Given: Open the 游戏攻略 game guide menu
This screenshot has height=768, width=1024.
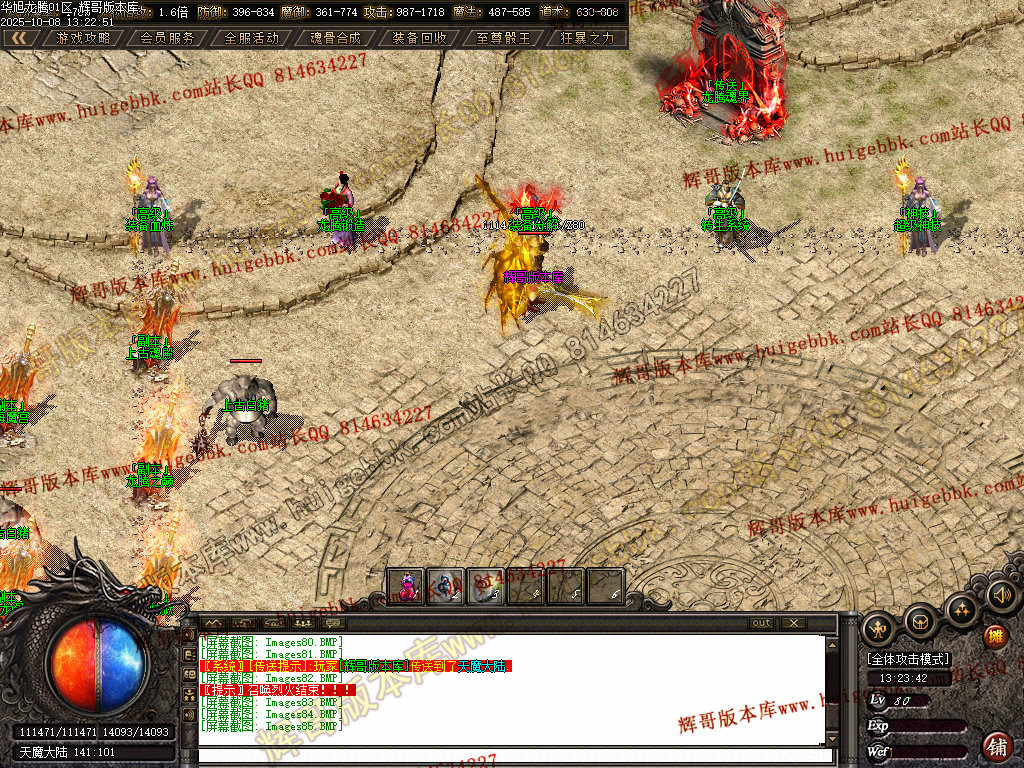Looking at the screenshot, I should pos(83,38).
